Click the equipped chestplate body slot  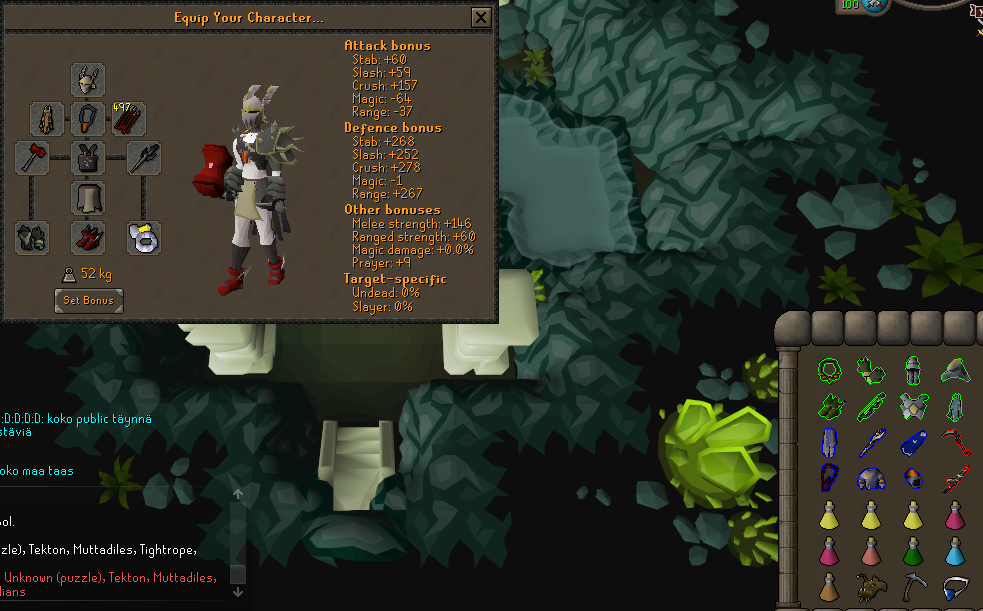89,158
